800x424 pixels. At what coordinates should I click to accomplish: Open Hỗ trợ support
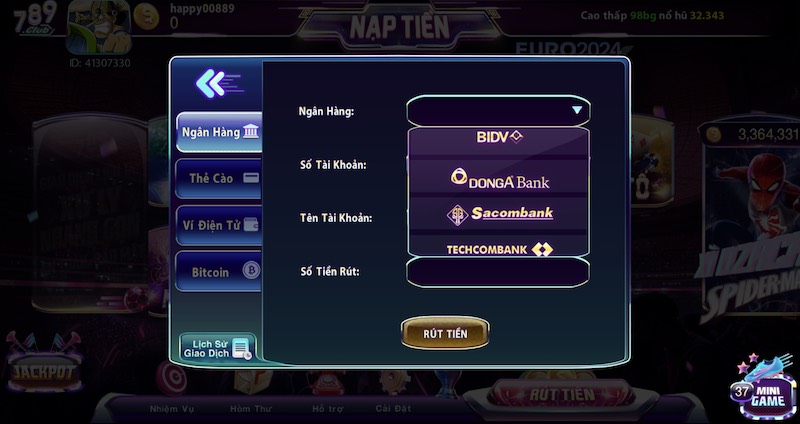[326, 408]
